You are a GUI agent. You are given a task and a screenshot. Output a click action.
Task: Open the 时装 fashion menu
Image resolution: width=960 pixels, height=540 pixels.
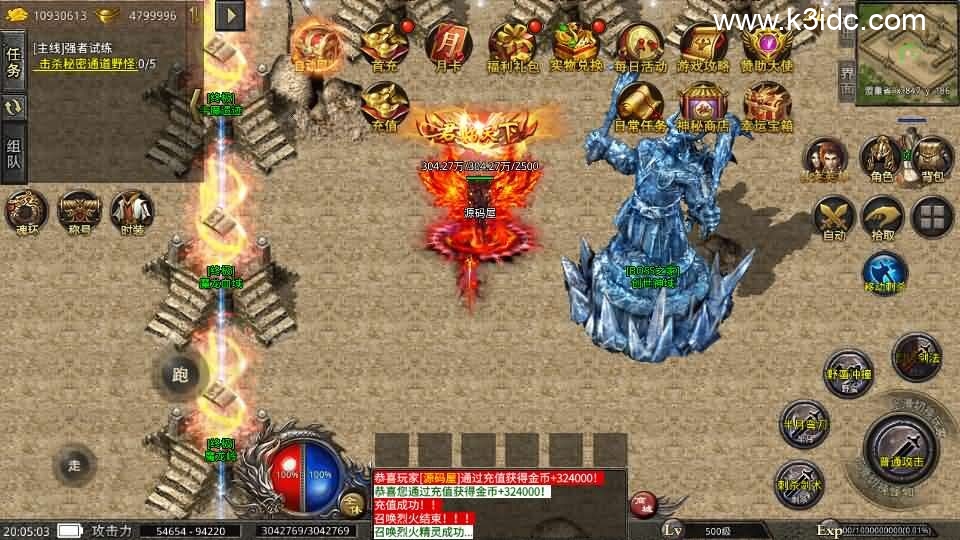(132, 211)
